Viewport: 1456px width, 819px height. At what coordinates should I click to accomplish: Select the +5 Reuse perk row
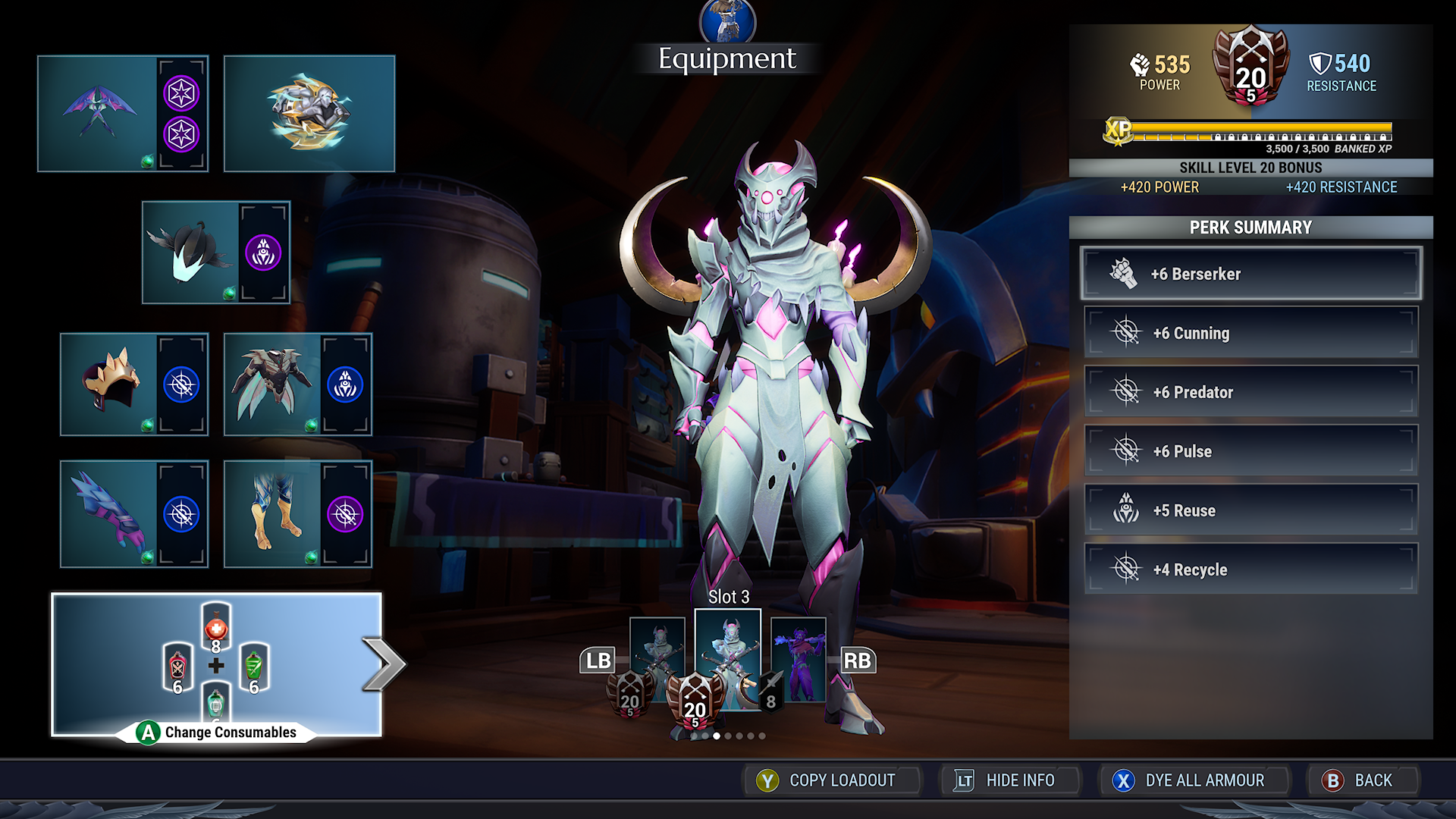tap(1250, 510)
